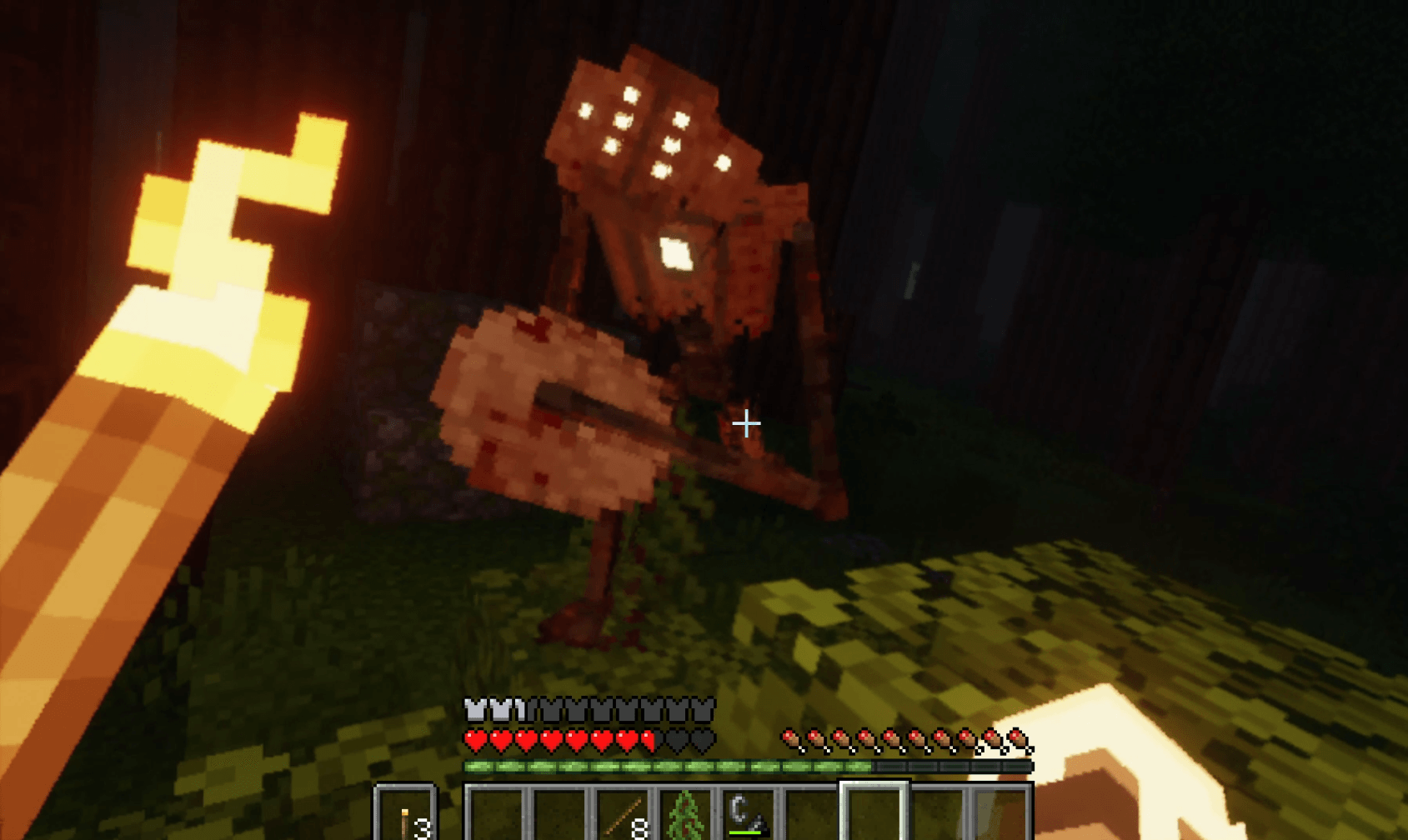Select the currently highlighted empty hotbar slot
The height and width of the screenshot is (840, 1408).
click(x=873, y=815)
